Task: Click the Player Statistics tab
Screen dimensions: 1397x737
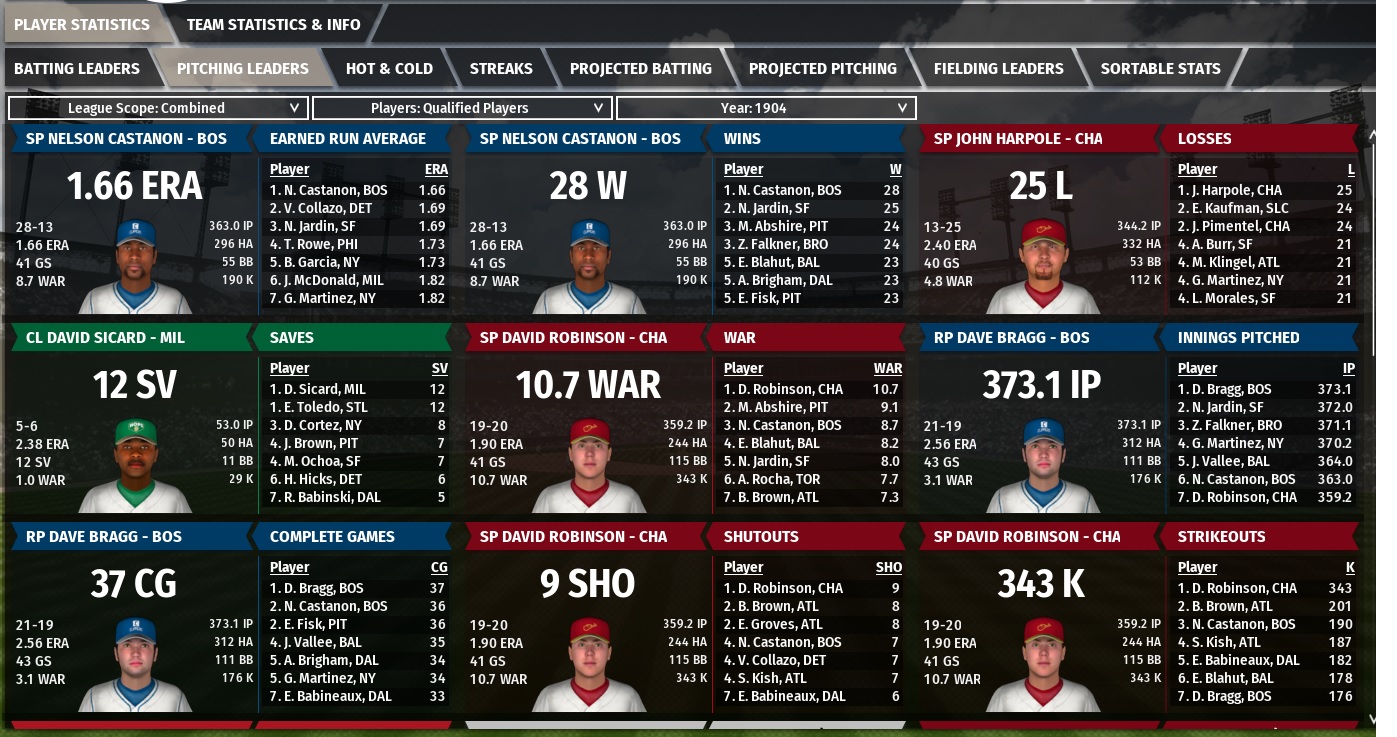Action: 82,24
